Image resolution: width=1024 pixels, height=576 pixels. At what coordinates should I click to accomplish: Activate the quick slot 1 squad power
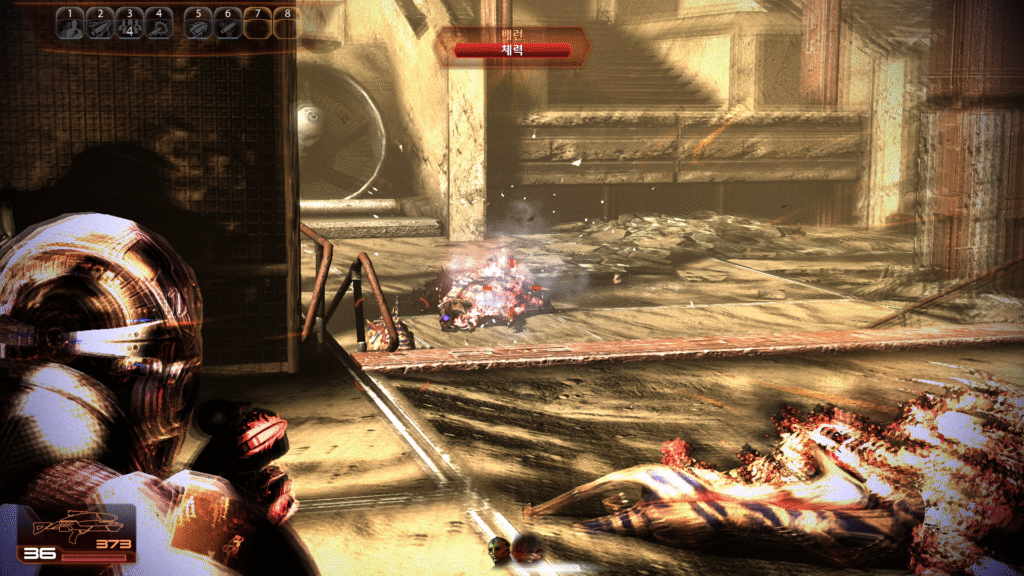tap(70, 24)
